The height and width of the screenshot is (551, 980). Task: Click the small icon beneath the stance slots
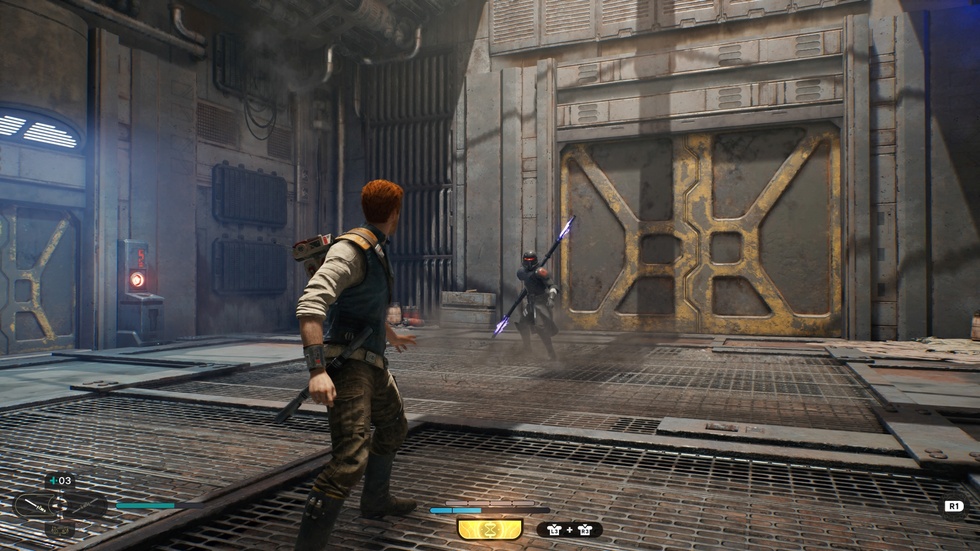[59, 529]
